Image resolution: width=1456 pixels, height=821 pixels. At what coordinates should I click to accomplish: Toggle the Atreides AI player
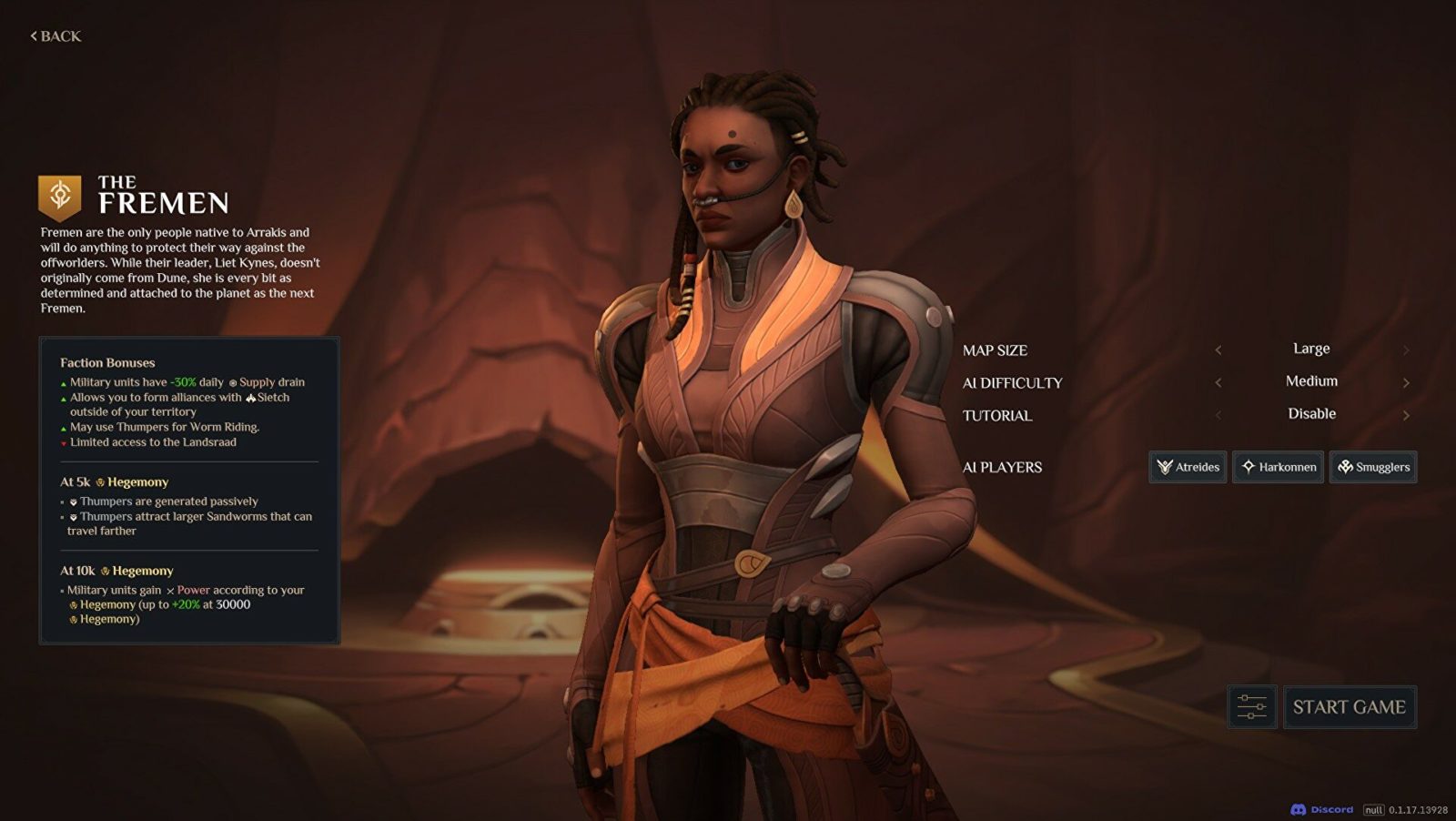click(1188, 467)
